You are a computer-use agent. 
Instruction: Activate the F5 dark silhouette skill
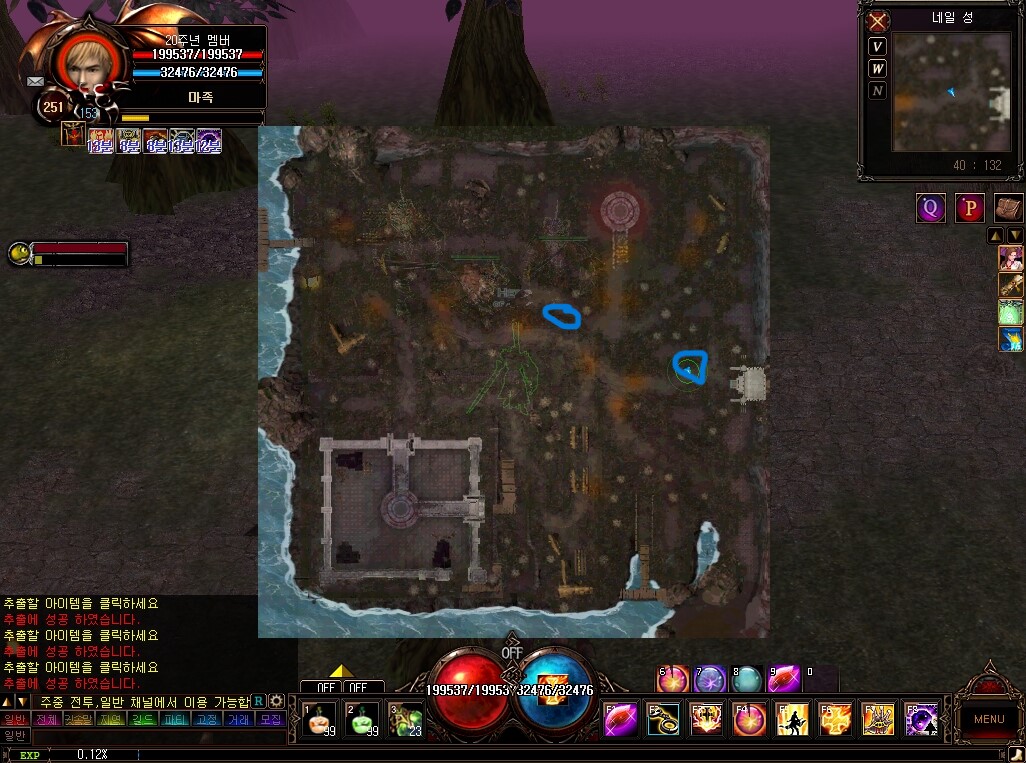pos(793,720)
